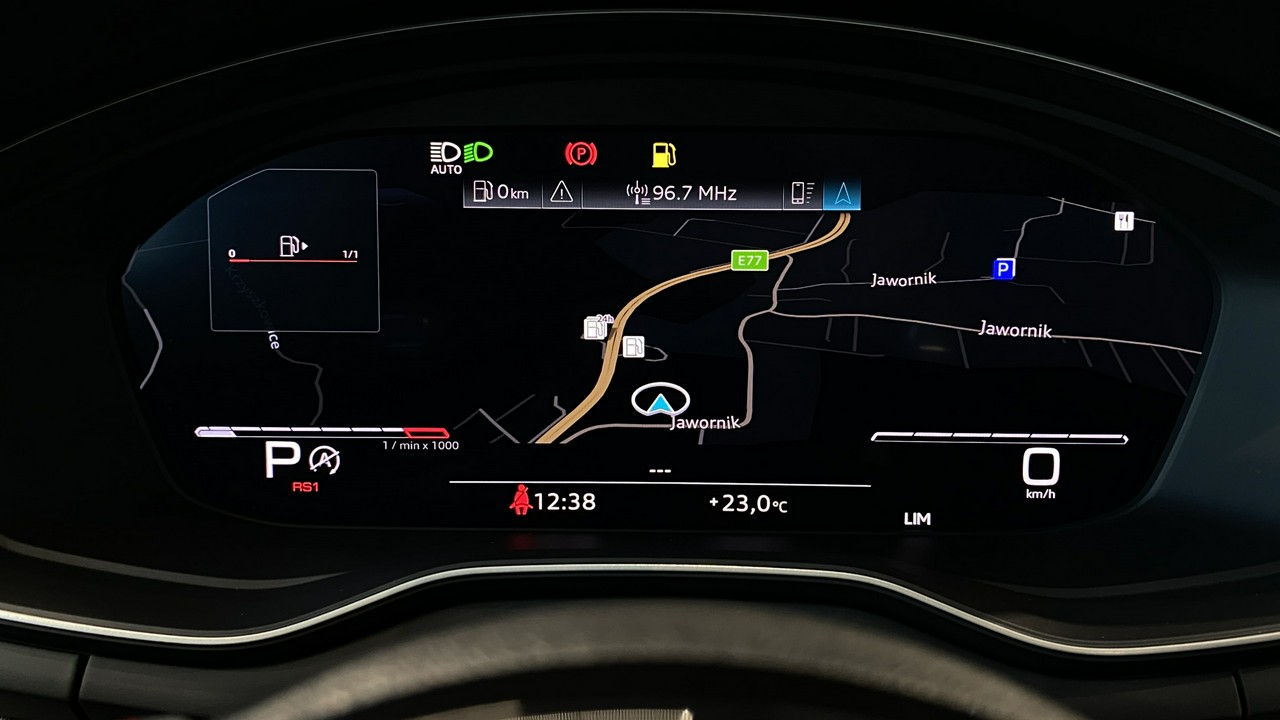Select the highlighted navigation arrow tab
Screen dimensions: 1280x720
pos(842,192)
